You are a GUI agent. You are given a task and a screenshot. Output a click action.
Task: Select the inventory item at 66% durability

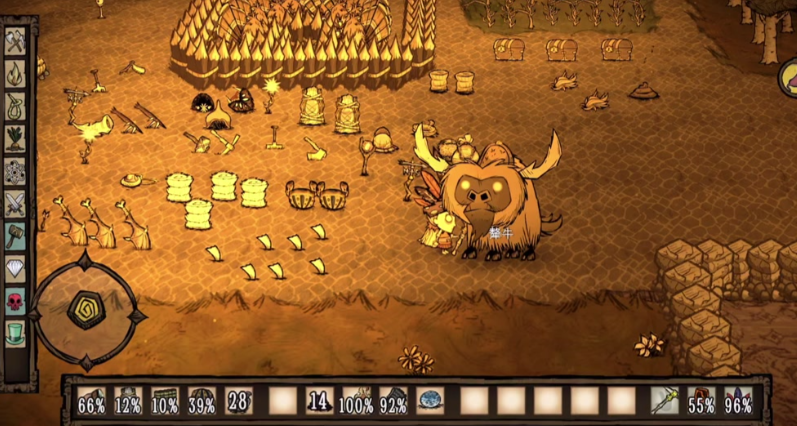(x=92, y=401)
